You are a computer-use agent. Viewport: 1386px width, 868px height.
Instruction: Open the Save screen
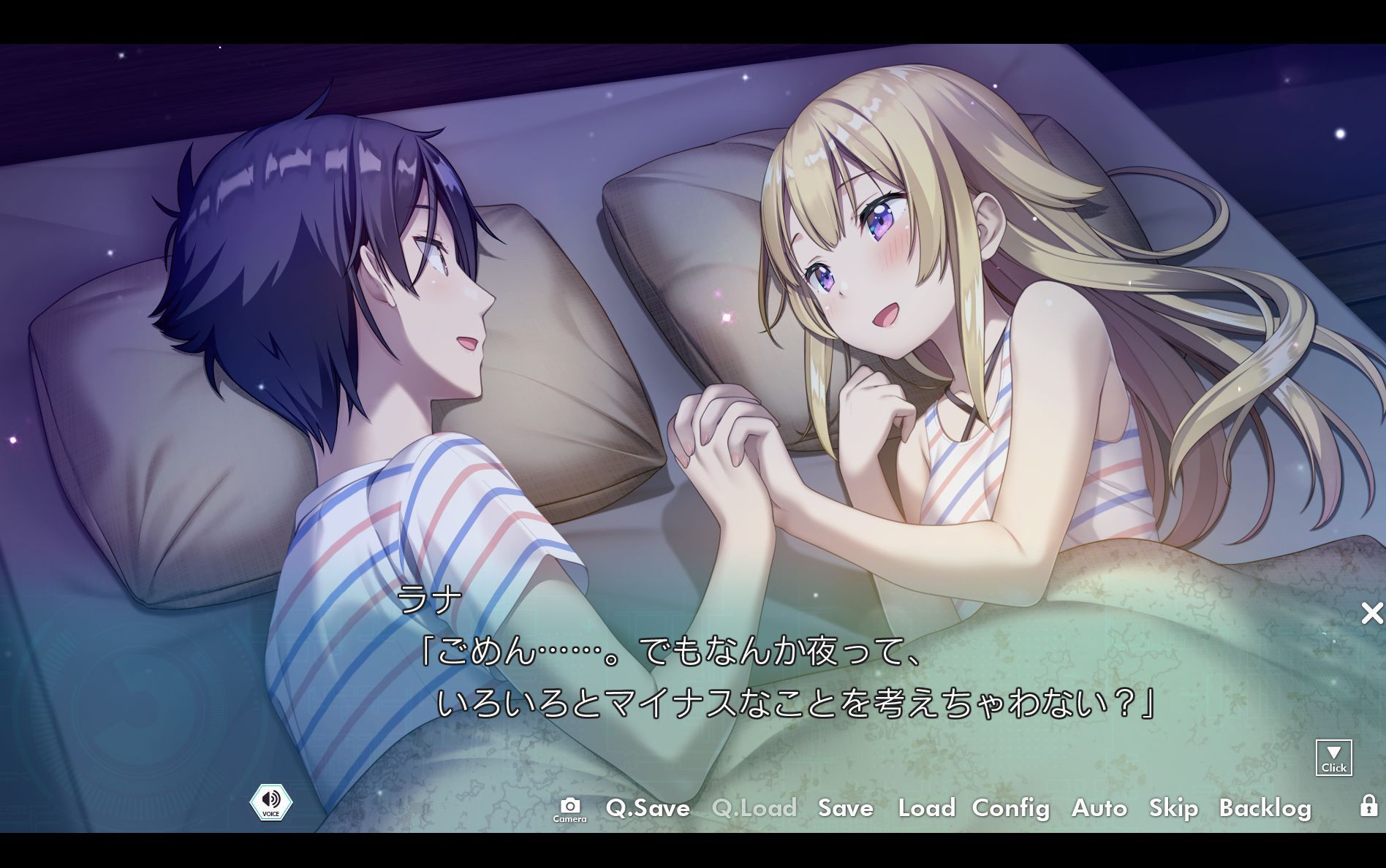point(845,809)
